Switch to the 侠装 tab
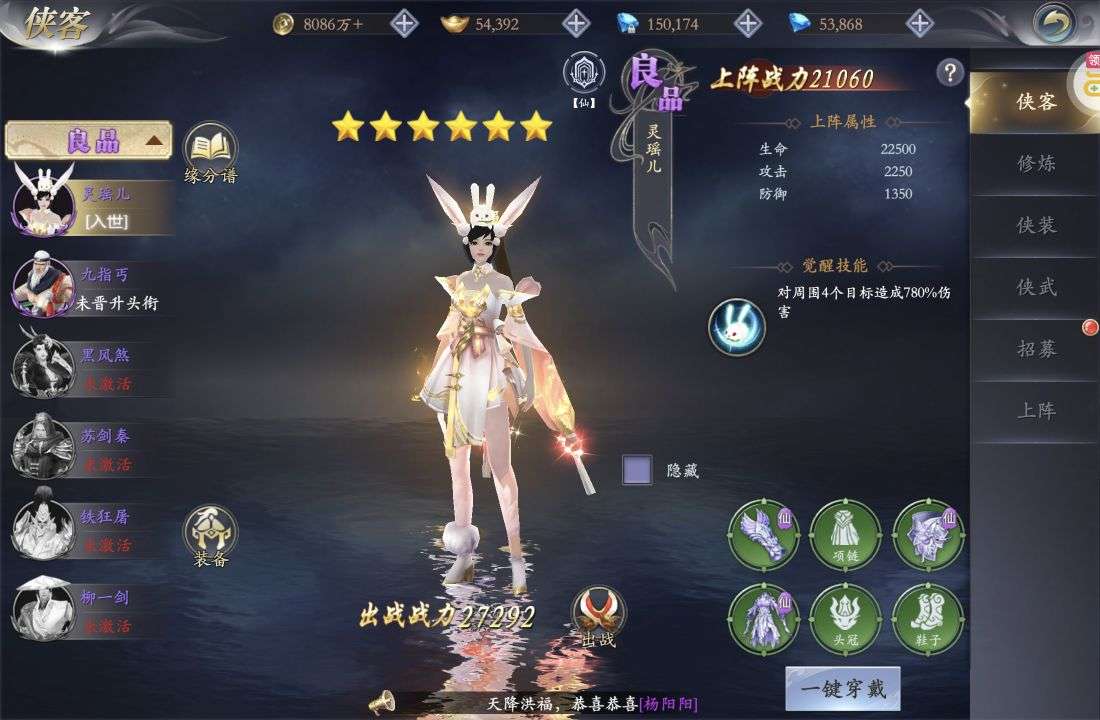 (1036, 226)
